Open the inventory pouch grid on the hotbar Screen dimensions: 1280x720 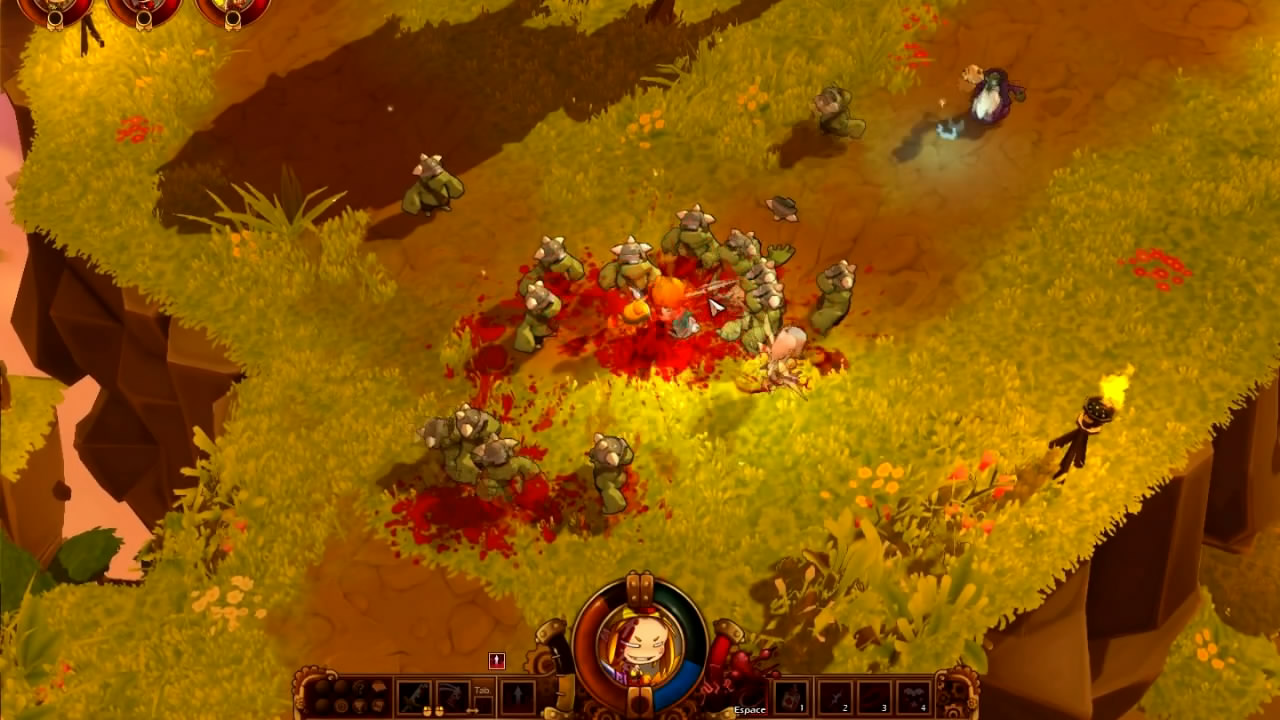click(349, 696)
